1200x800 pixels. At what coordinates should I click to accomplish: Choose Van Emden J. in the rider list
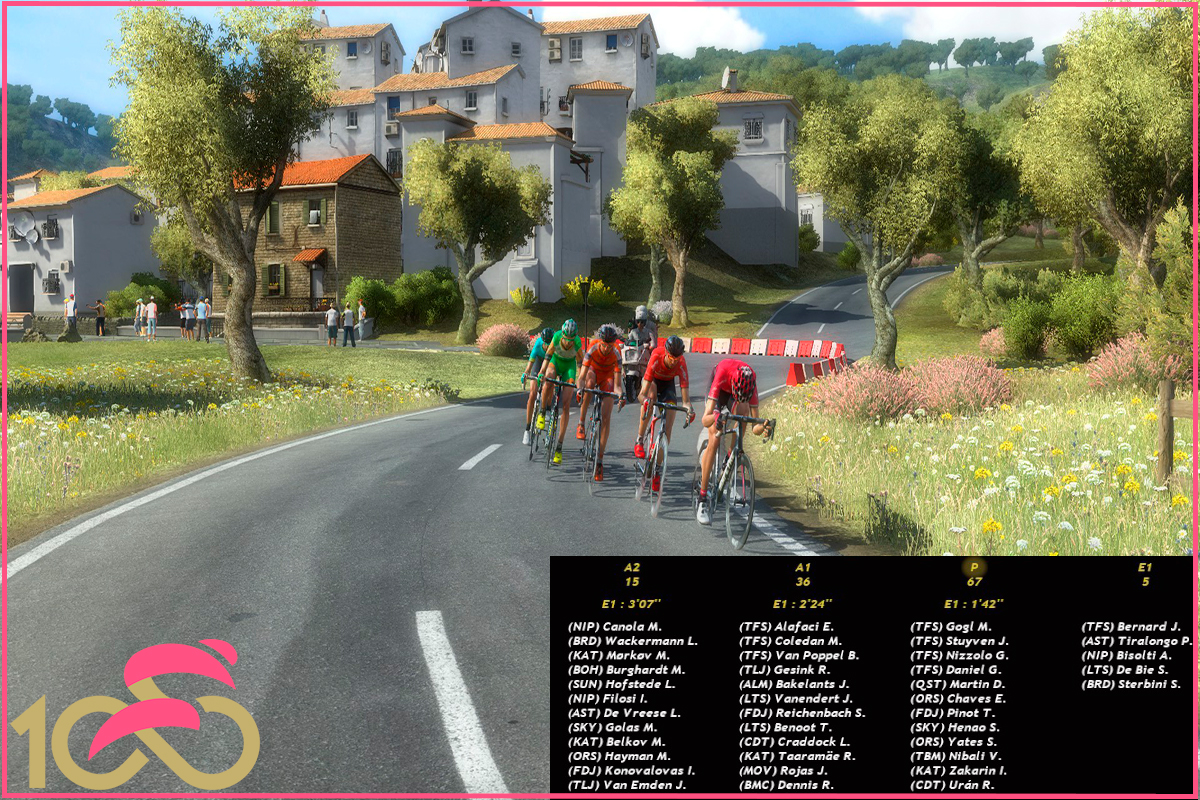626,785
